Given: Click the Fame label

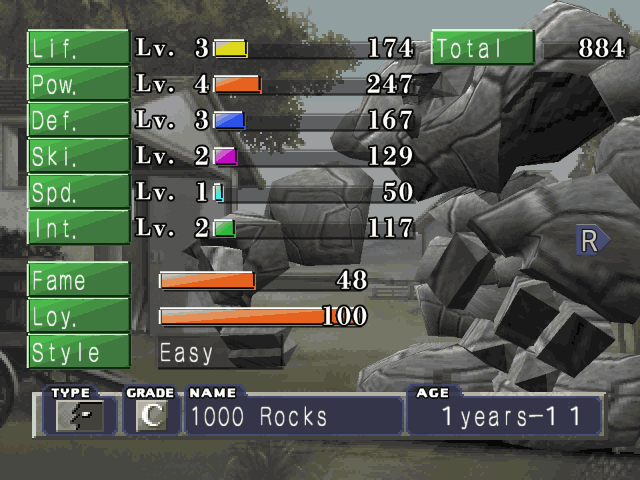Looking at the screenshot, I should [78, 281].
